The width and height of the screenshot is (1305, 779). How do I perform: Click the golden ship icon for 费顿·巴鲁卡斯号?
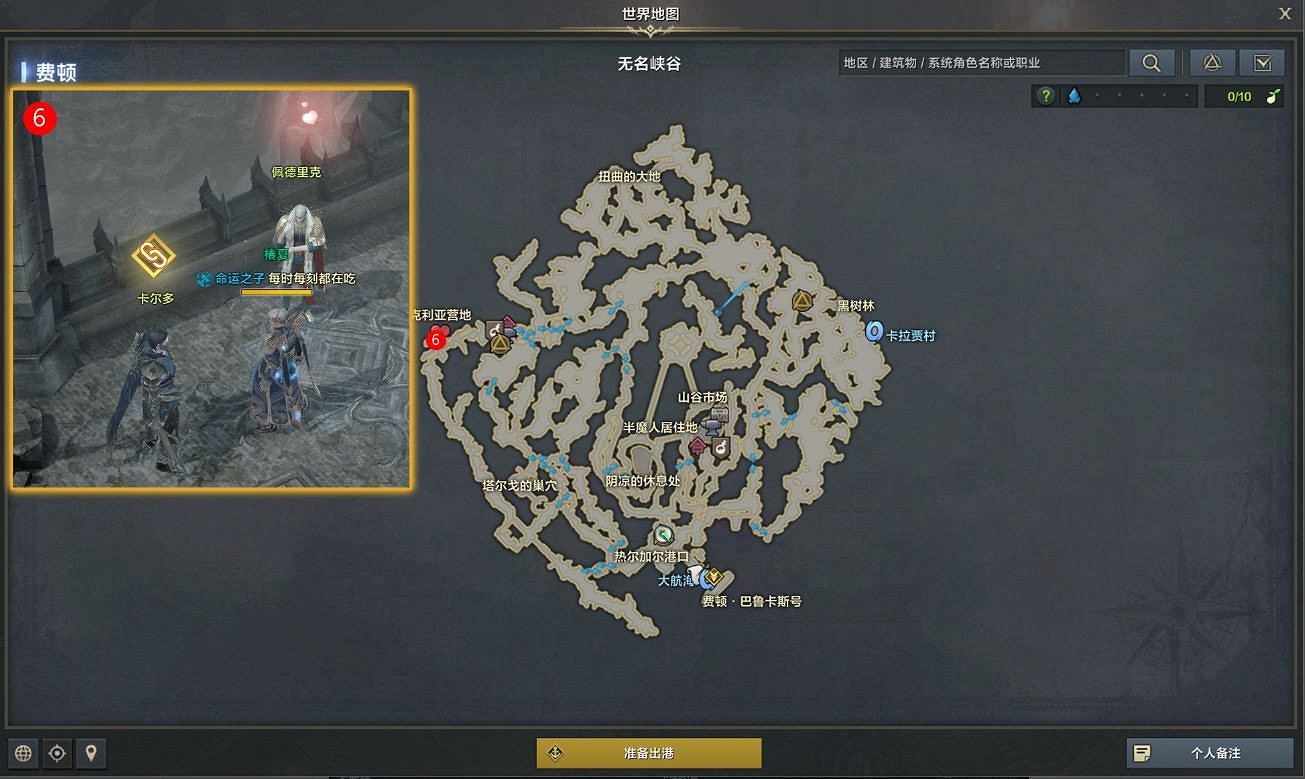click(713, 576)
